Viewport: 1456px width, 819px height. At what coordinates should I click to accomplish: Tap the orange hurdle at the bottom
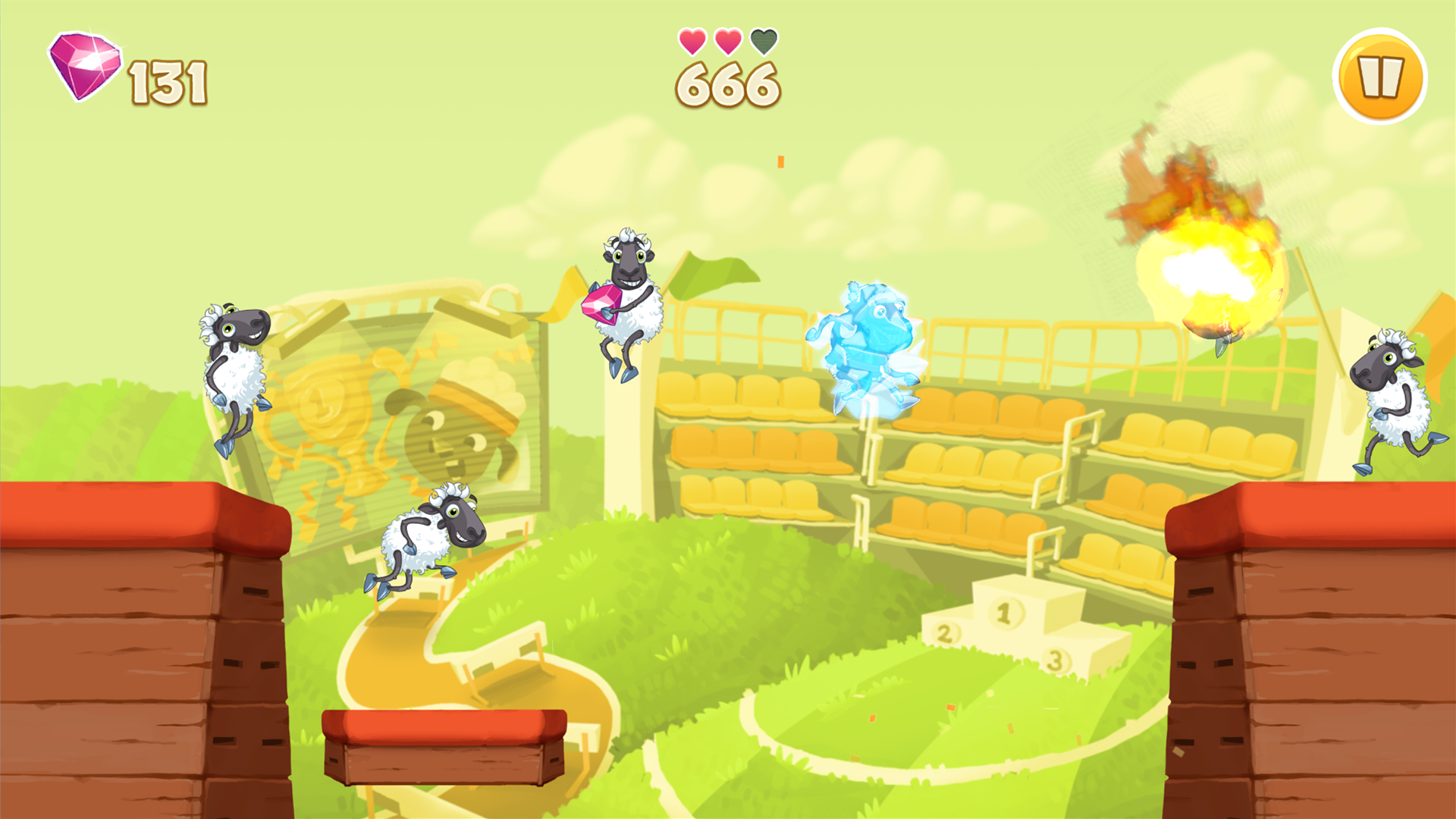tap(444, 751)
